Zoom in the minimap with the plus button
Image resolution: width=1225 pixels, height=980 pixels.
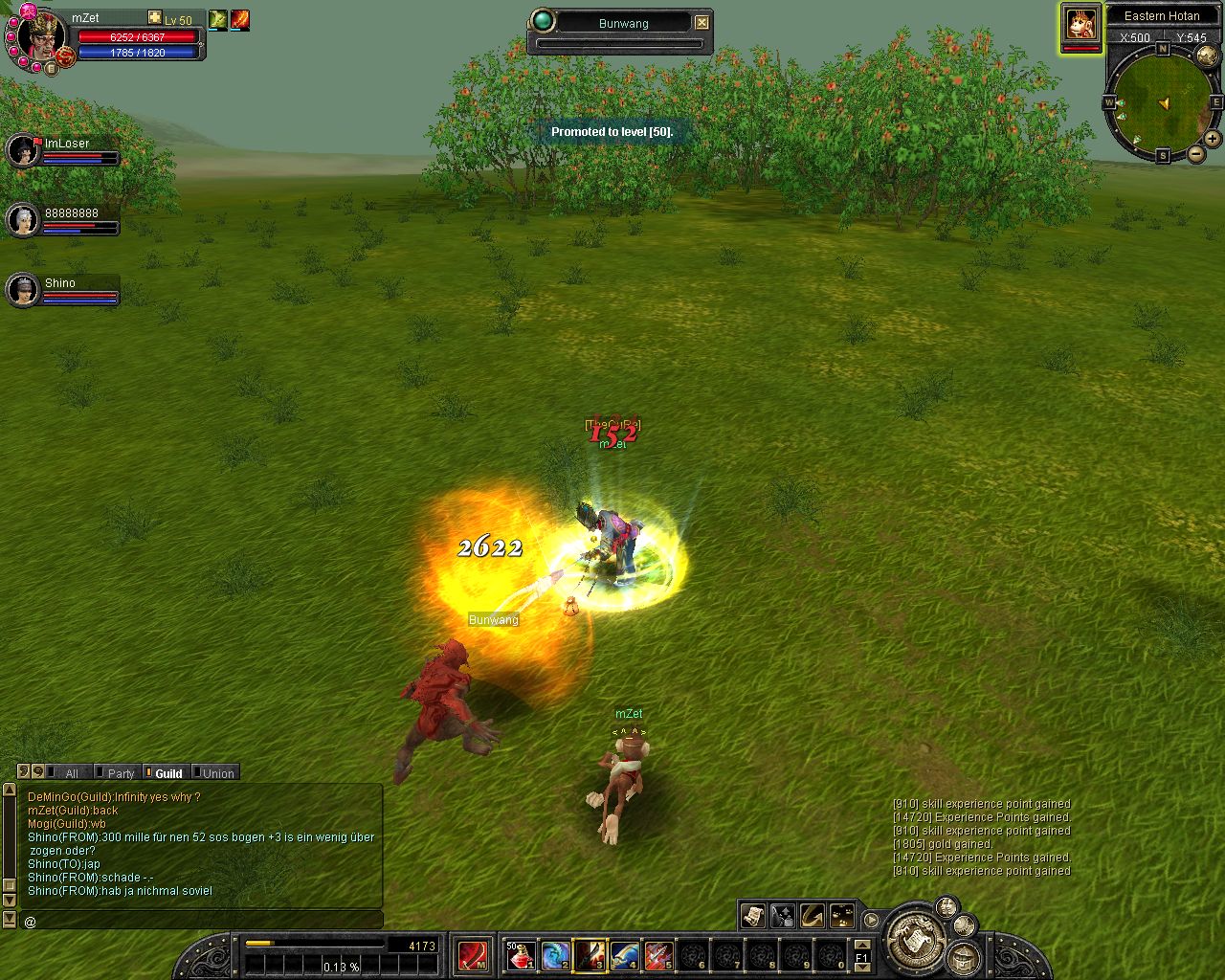coord(1213,139)
